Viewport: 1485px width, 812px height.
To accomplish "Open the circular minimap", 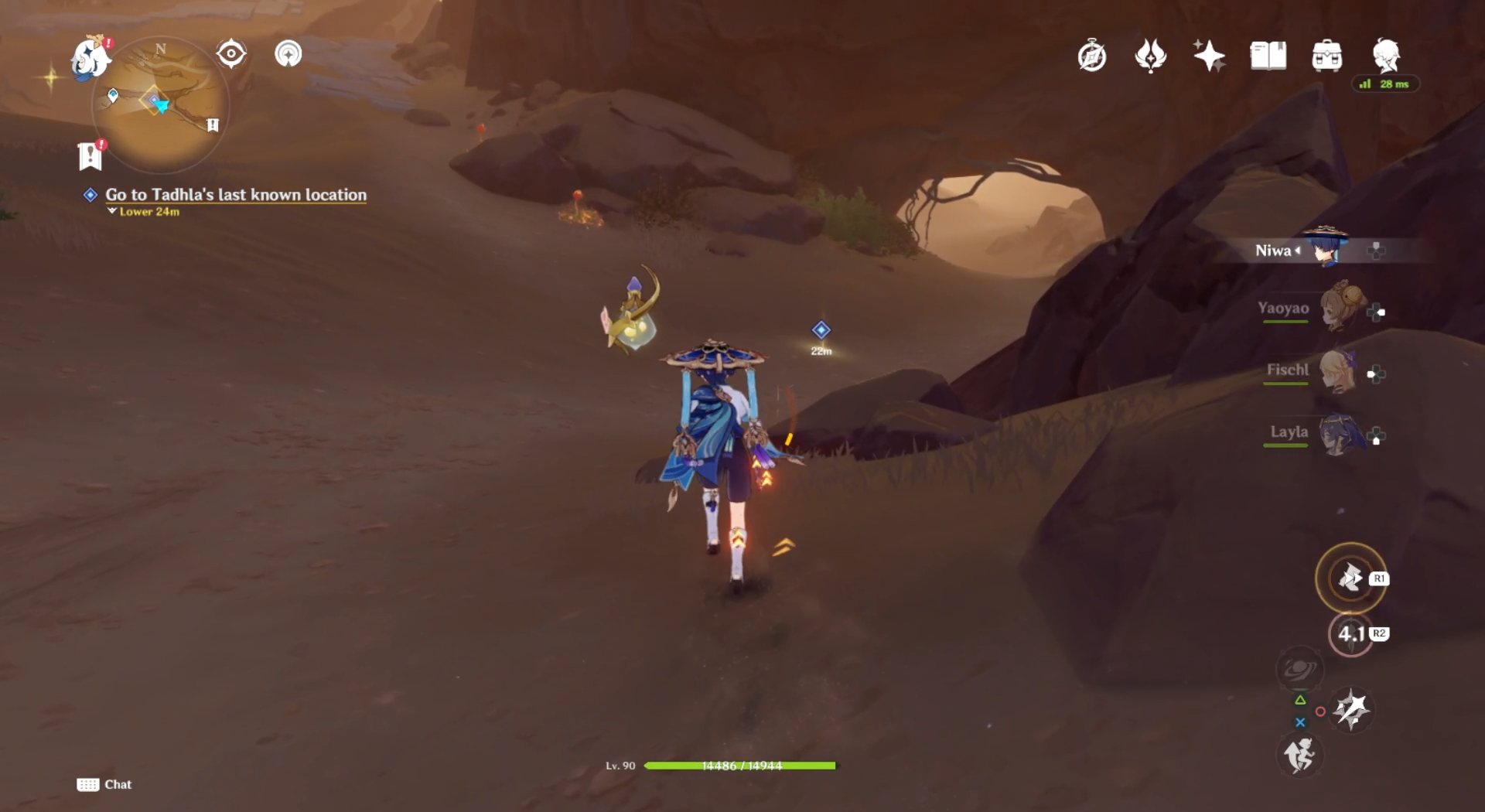I will 161,104.
